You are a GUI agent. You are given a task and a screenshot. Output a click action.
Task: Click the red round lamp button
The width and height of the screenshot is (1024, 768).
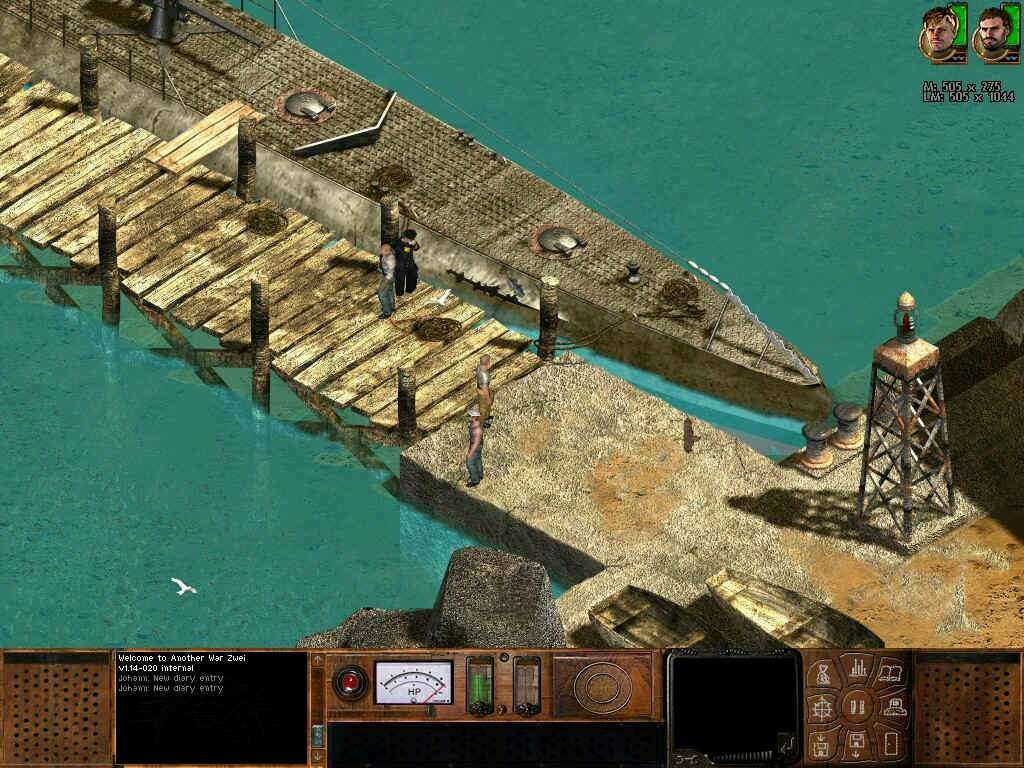pyautogui.click(x=349, y=683)
